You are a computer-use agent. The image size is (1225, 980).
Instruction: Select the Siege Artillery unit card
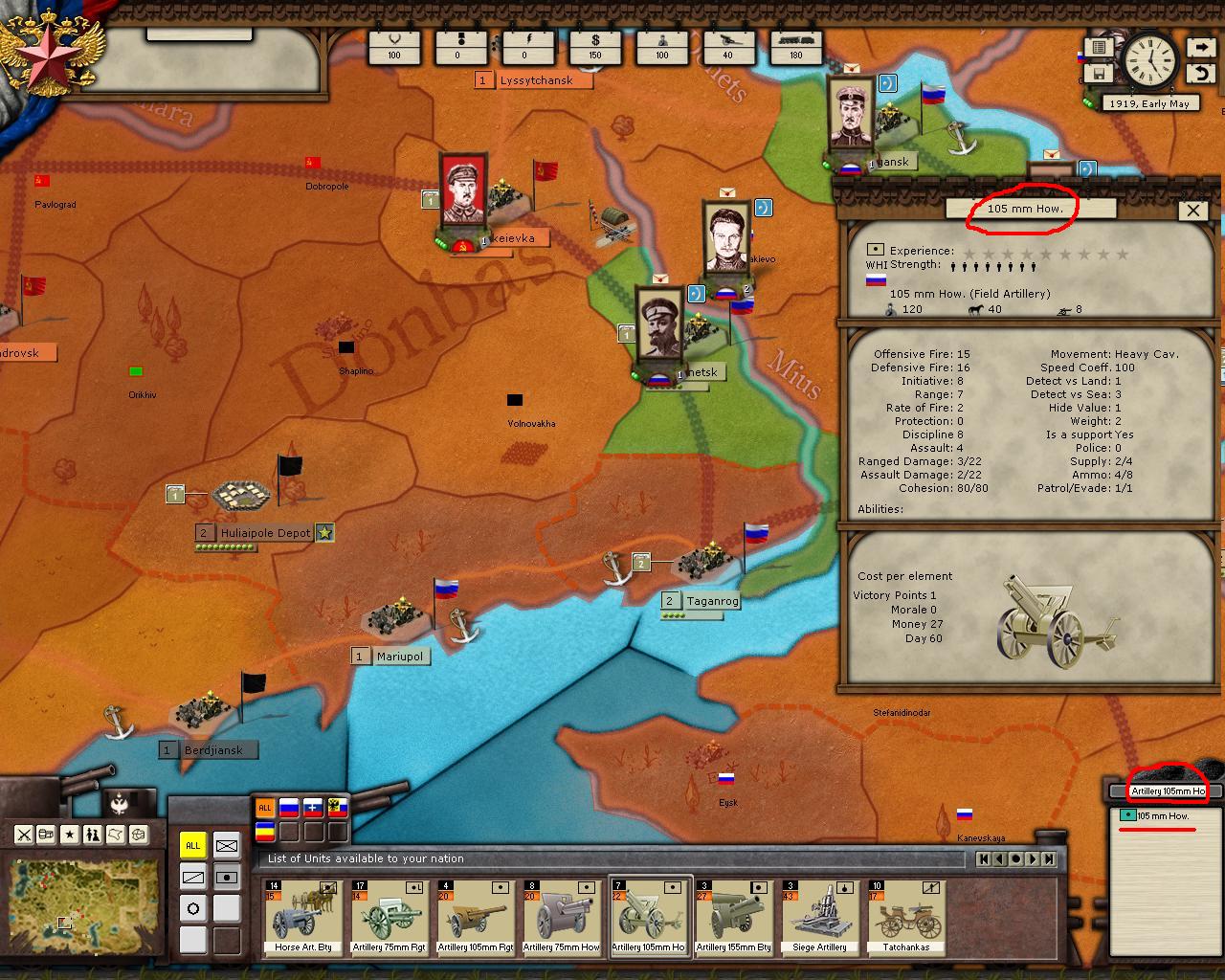[x=820, y=918]
